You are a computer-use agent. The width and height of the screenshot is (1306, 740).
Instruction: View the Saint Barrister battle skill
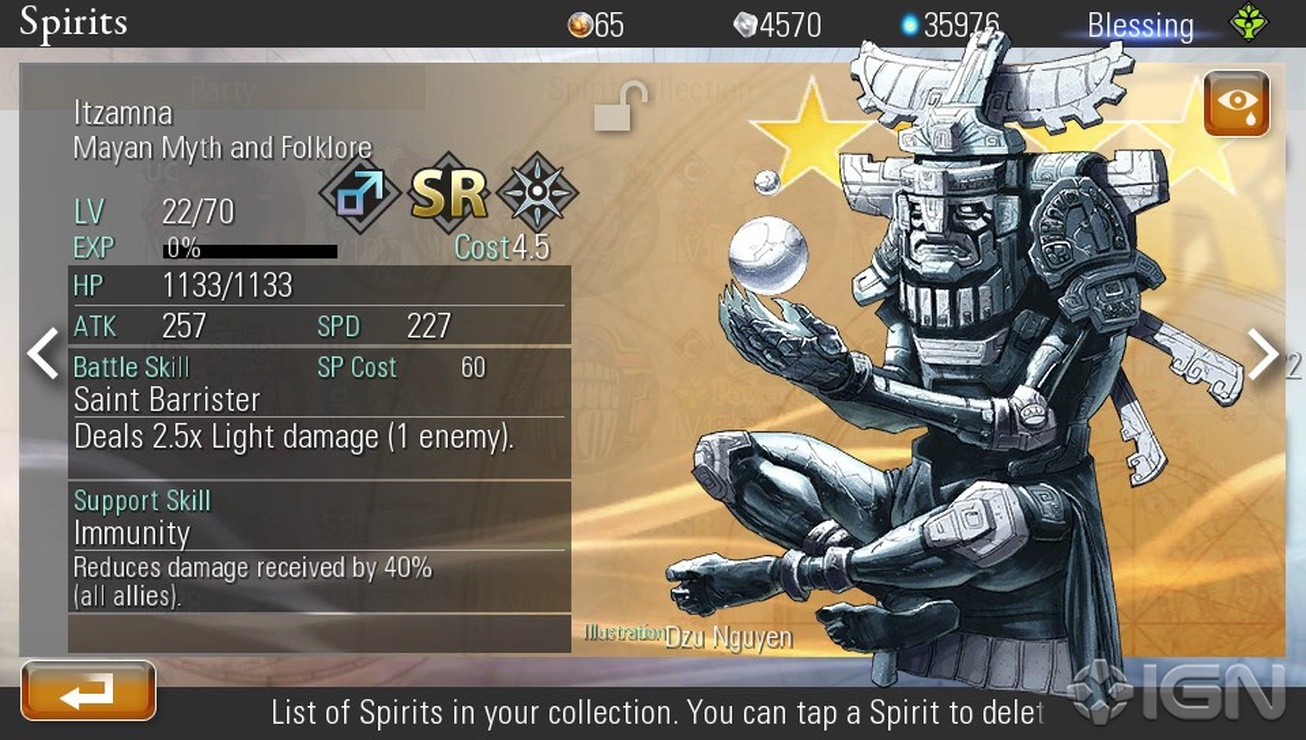(167, 400)
